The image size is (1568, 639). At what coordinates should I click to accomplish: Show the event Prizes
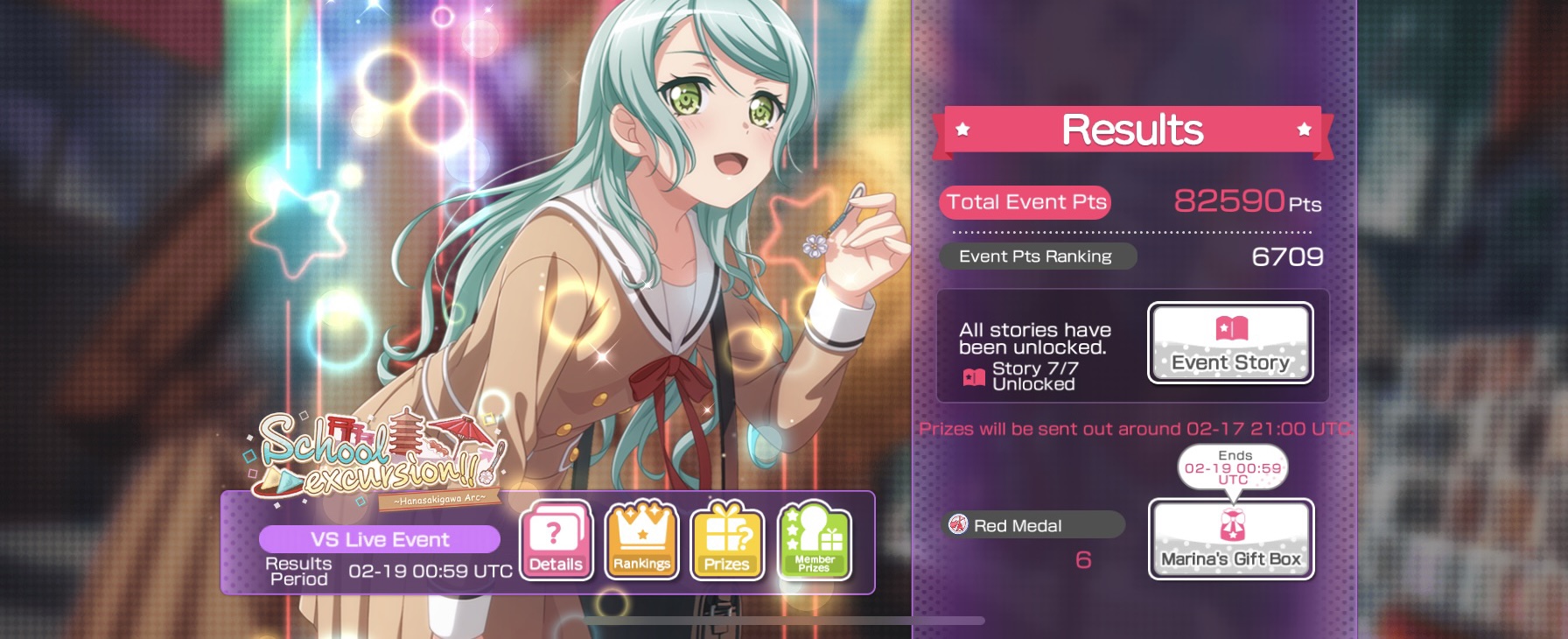point(727,543)
